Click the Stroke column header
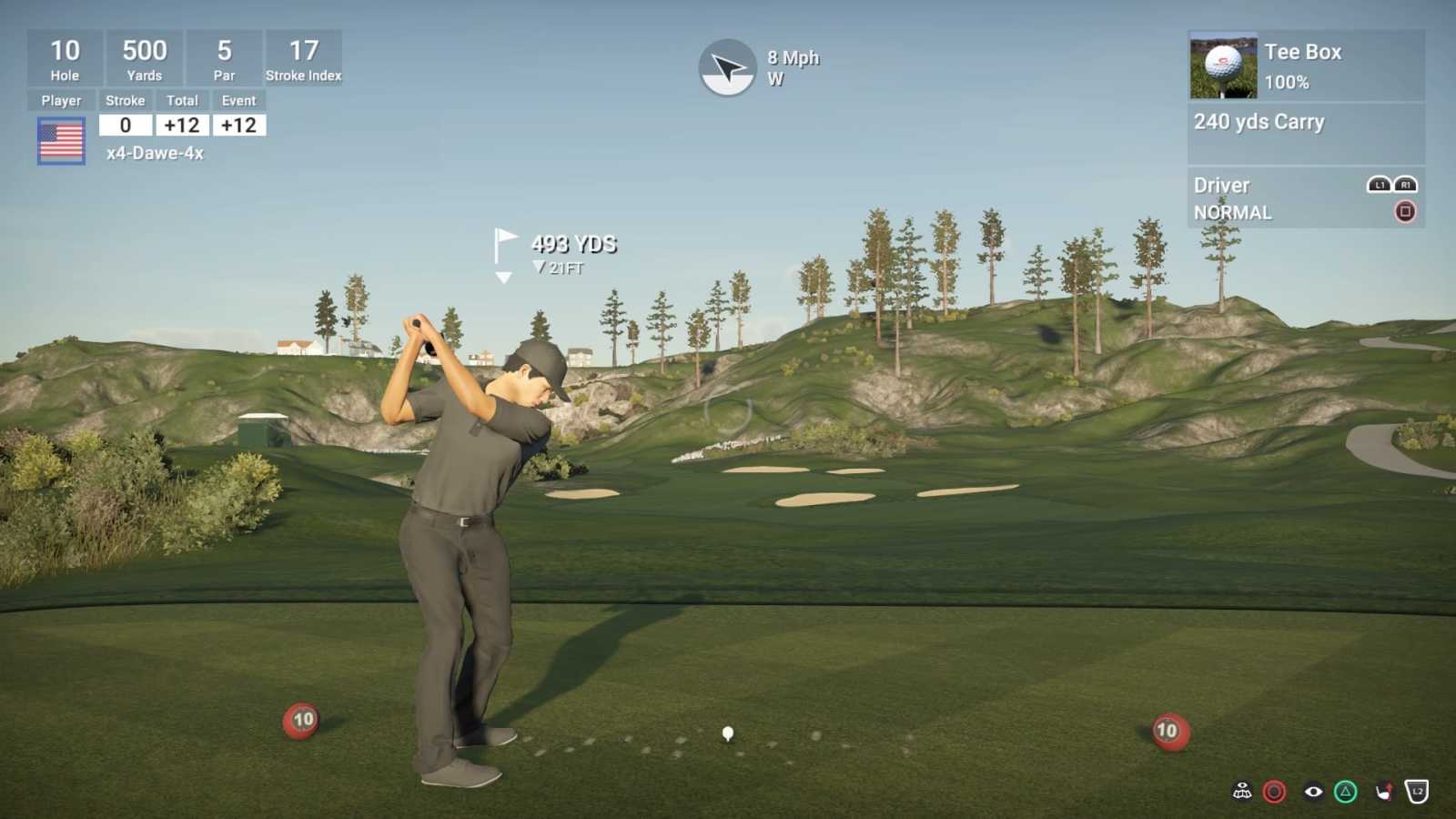 point(125,100)
